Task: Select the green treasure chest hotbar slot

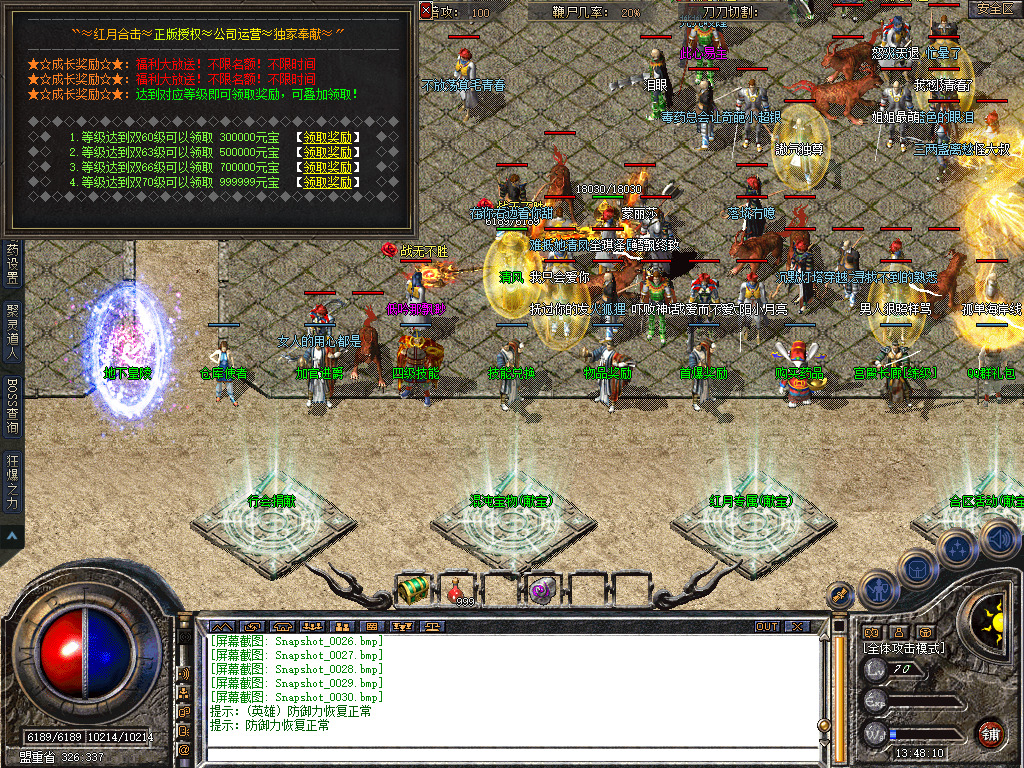Action: point(413,590)
